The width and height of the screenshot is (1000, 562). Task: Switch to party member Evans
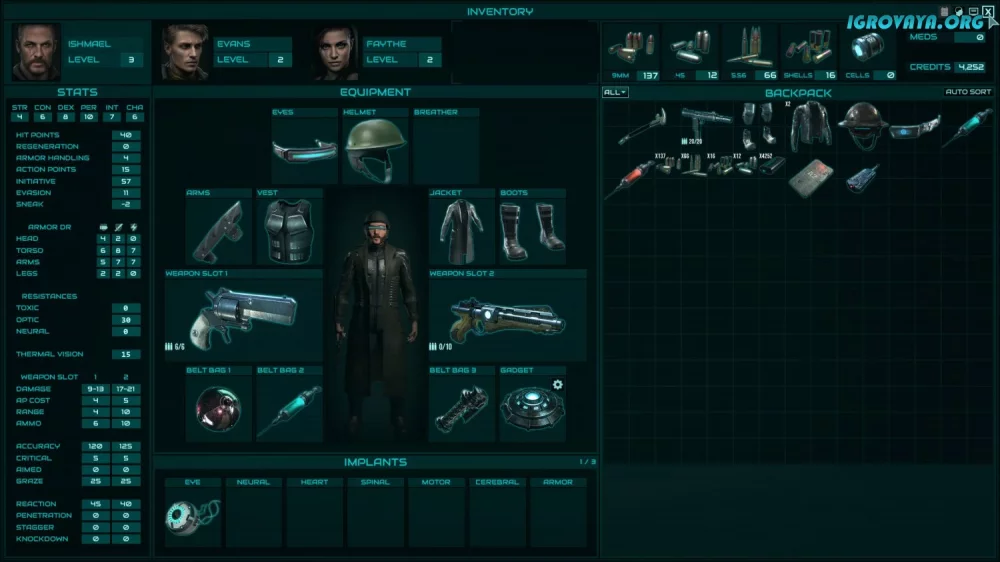point(185,52)
